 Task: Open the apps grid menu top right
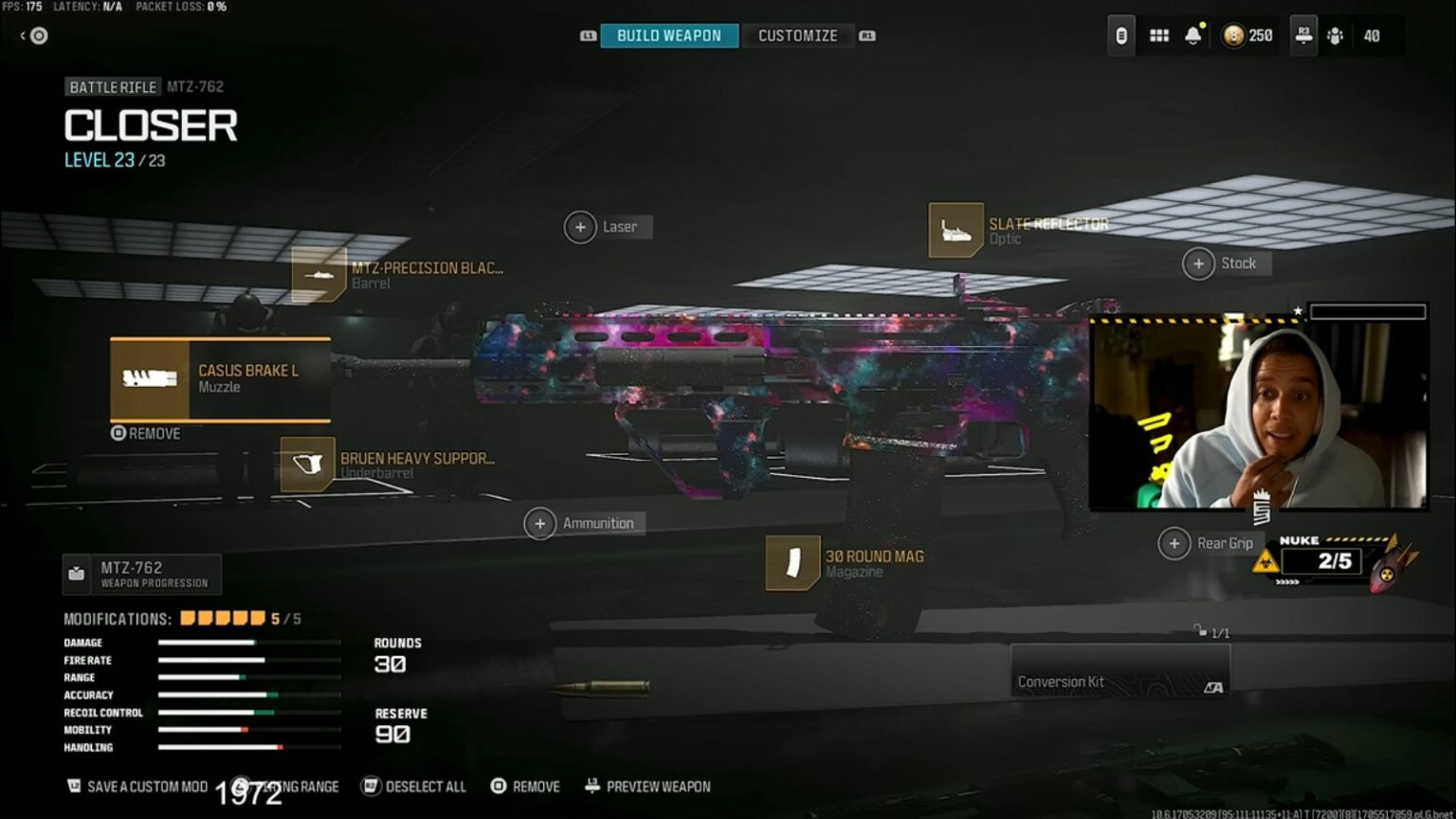[1157, 34]
